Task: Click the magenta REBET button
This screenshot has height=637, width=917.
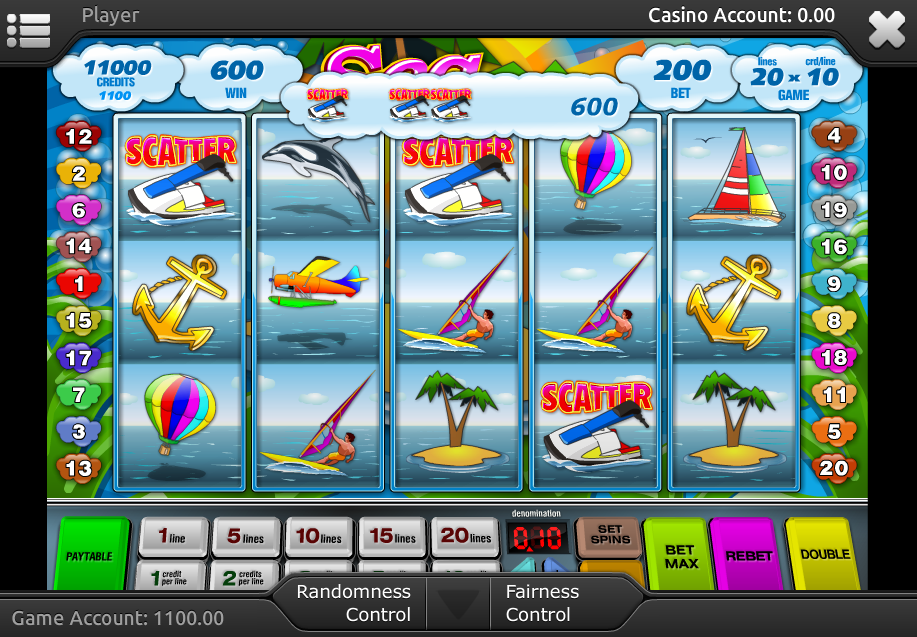Action: tap(748, 555)
